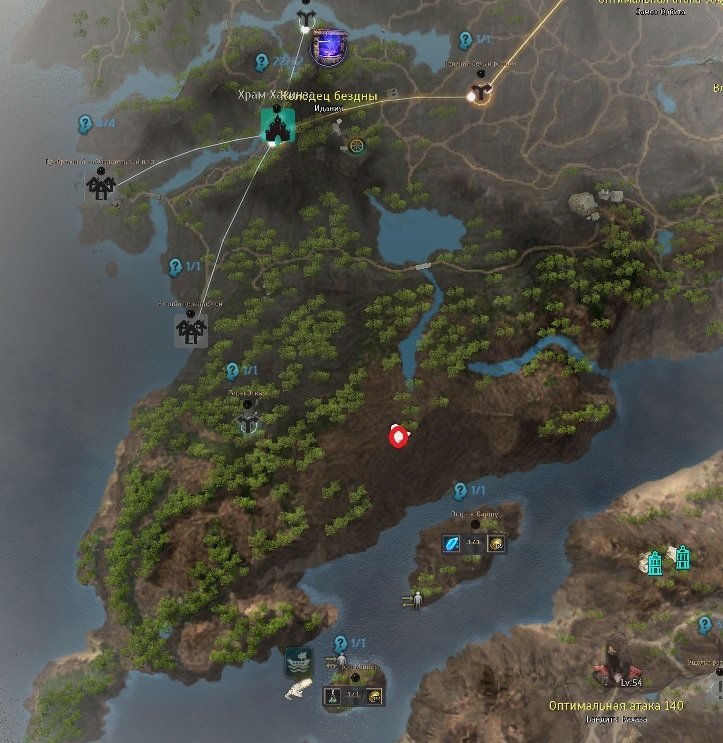Click the wagon wheel marker near Храм Хадума

pyautogui.click(x=357, y=145)
